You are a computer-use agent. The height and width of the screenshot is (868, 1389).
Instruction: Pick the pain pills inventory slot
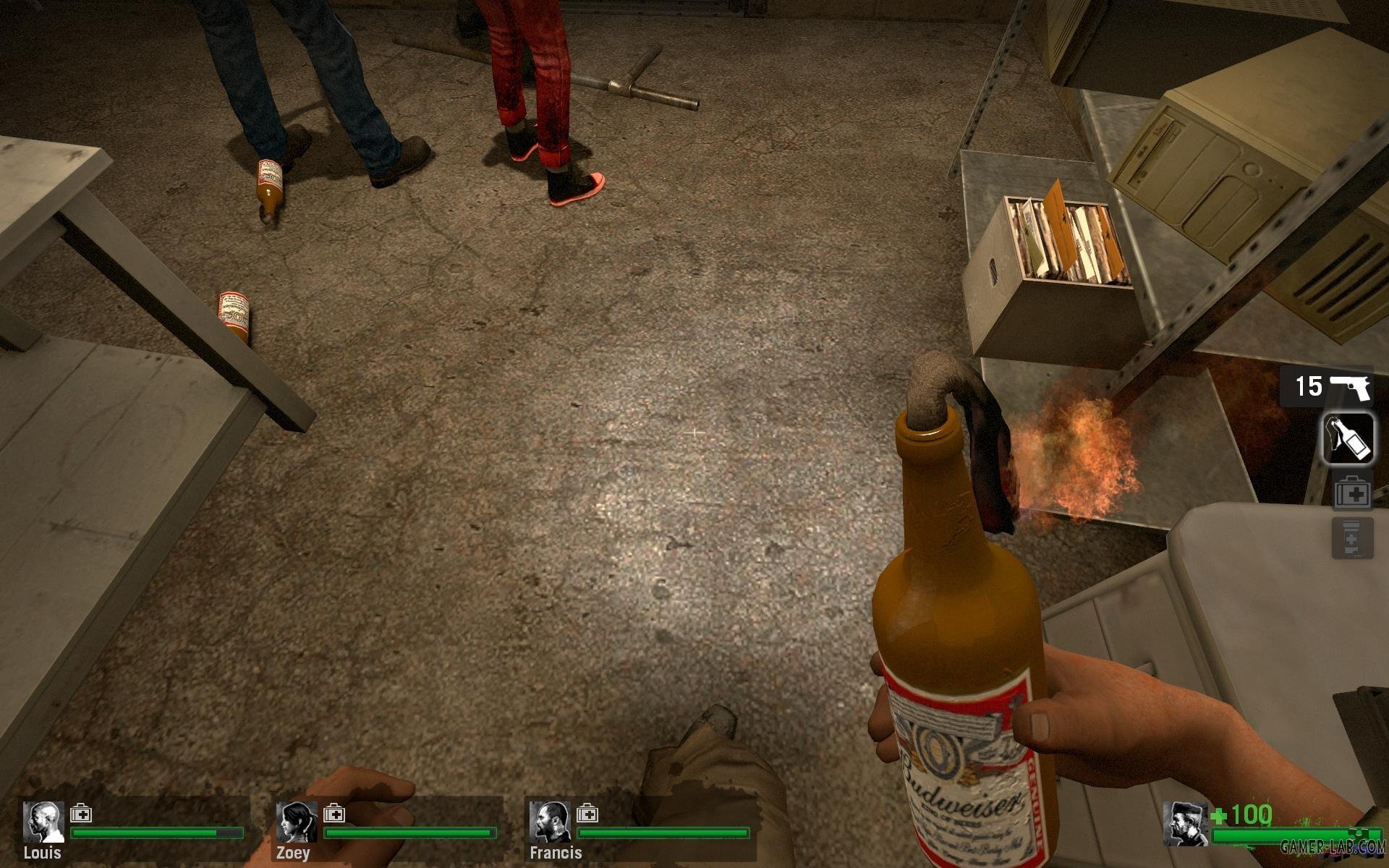point(1352,538)
